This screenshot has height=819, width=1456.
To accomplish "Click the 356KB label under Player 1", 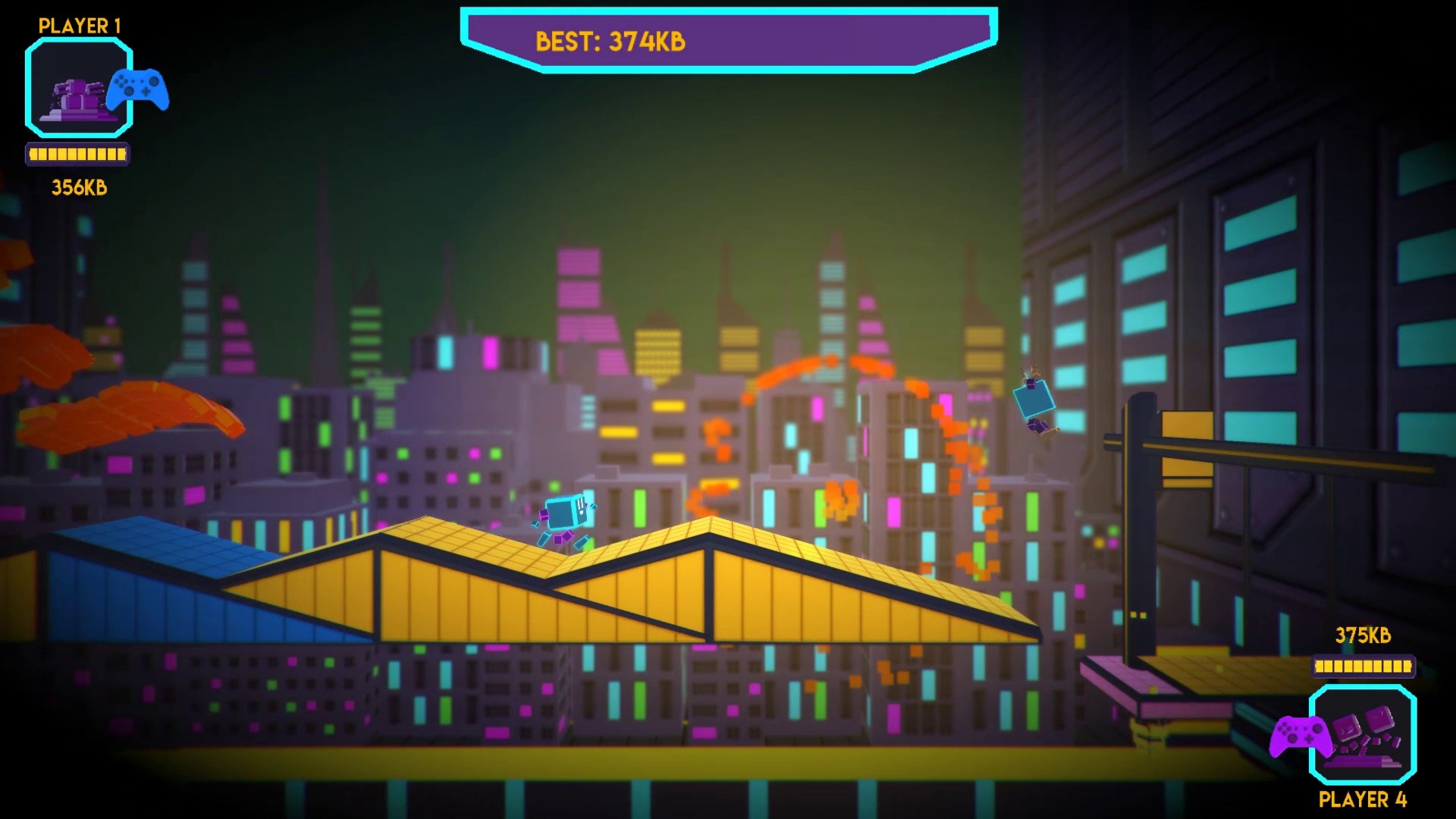I will (x=78, y=189).
